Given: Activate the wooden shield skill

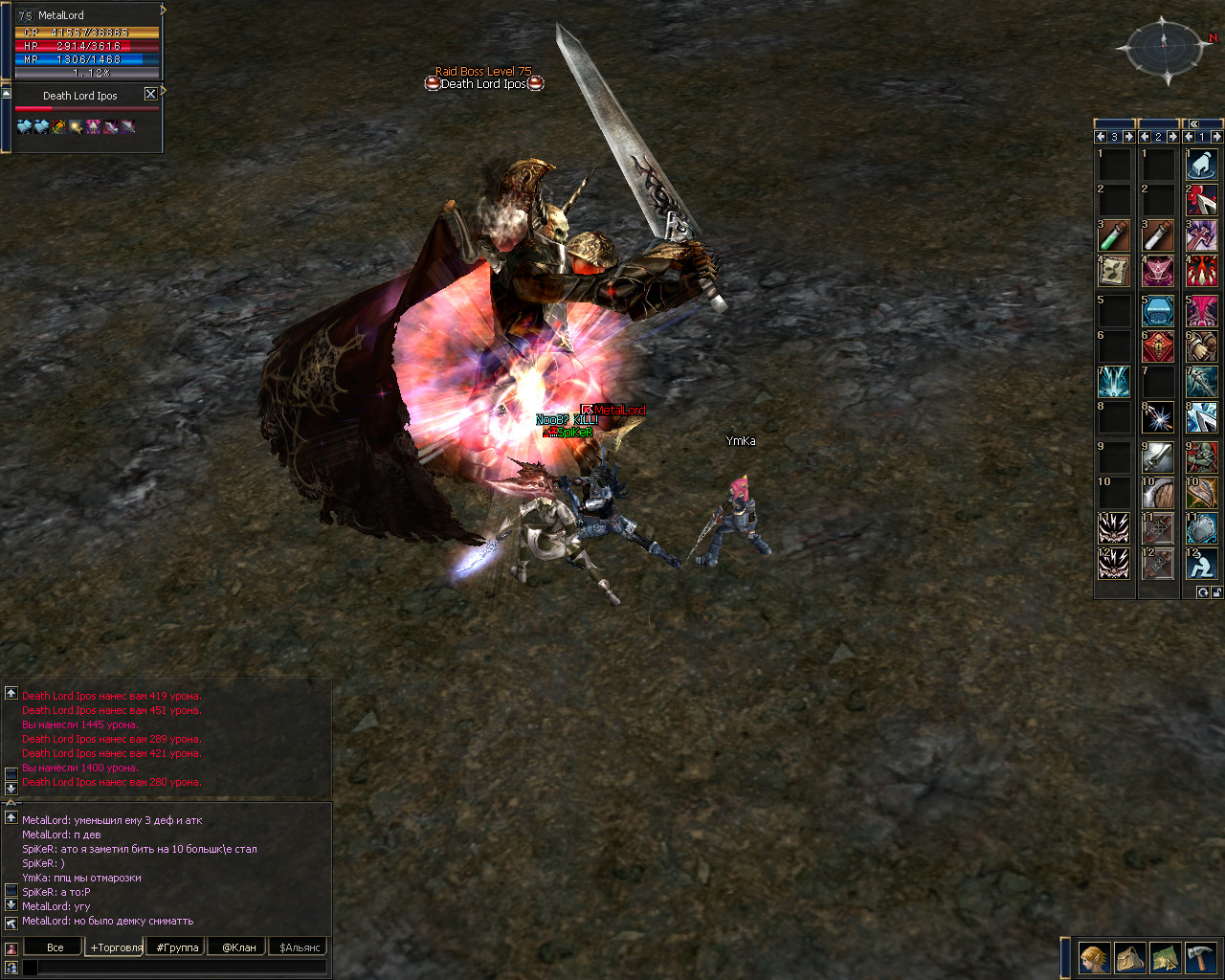Looking at the screenshot, I should point(1157,494).
